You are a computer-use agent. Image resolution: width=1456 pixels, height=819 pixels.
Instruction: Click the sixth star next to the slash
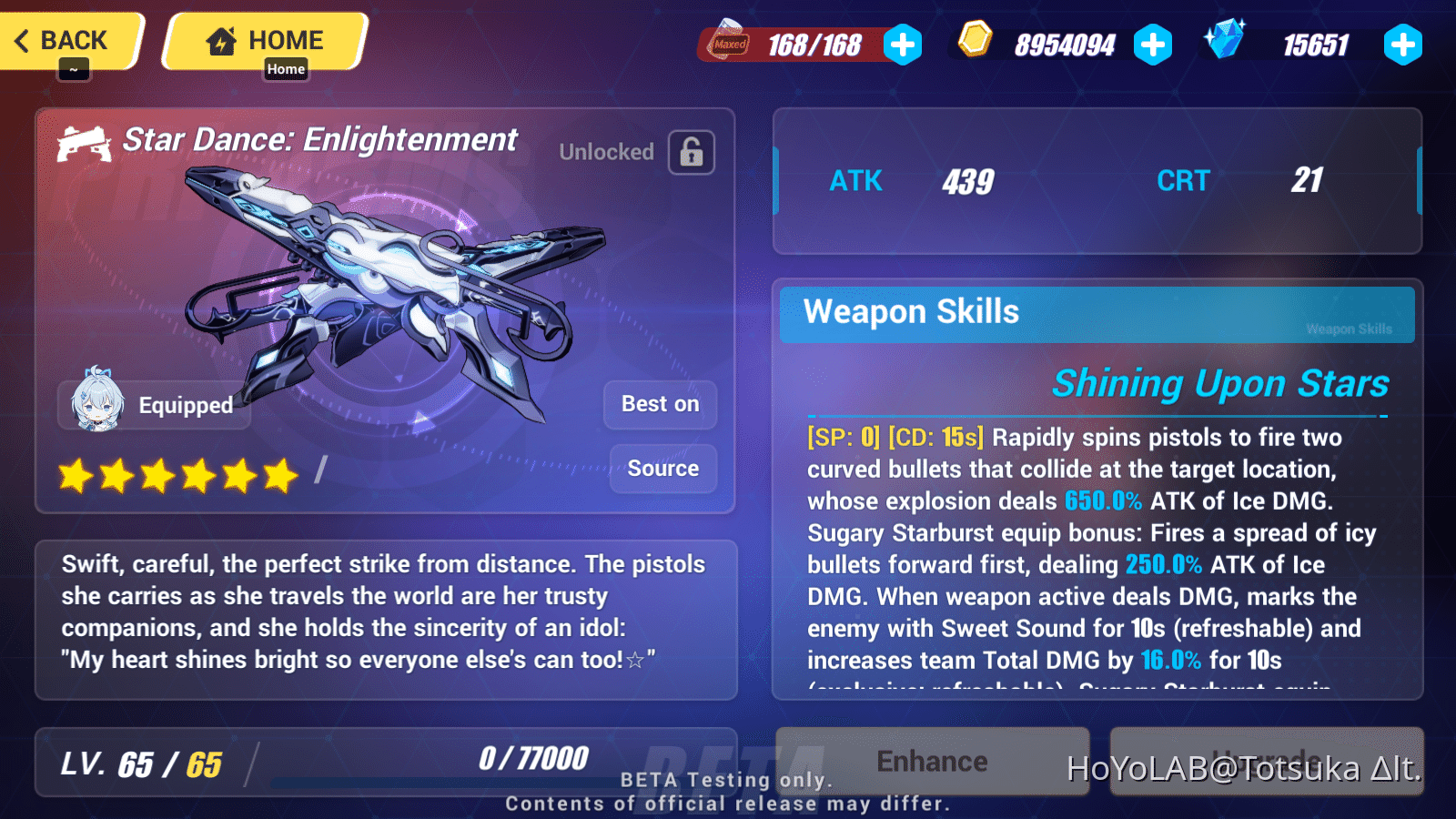click(x=278, y=474)
